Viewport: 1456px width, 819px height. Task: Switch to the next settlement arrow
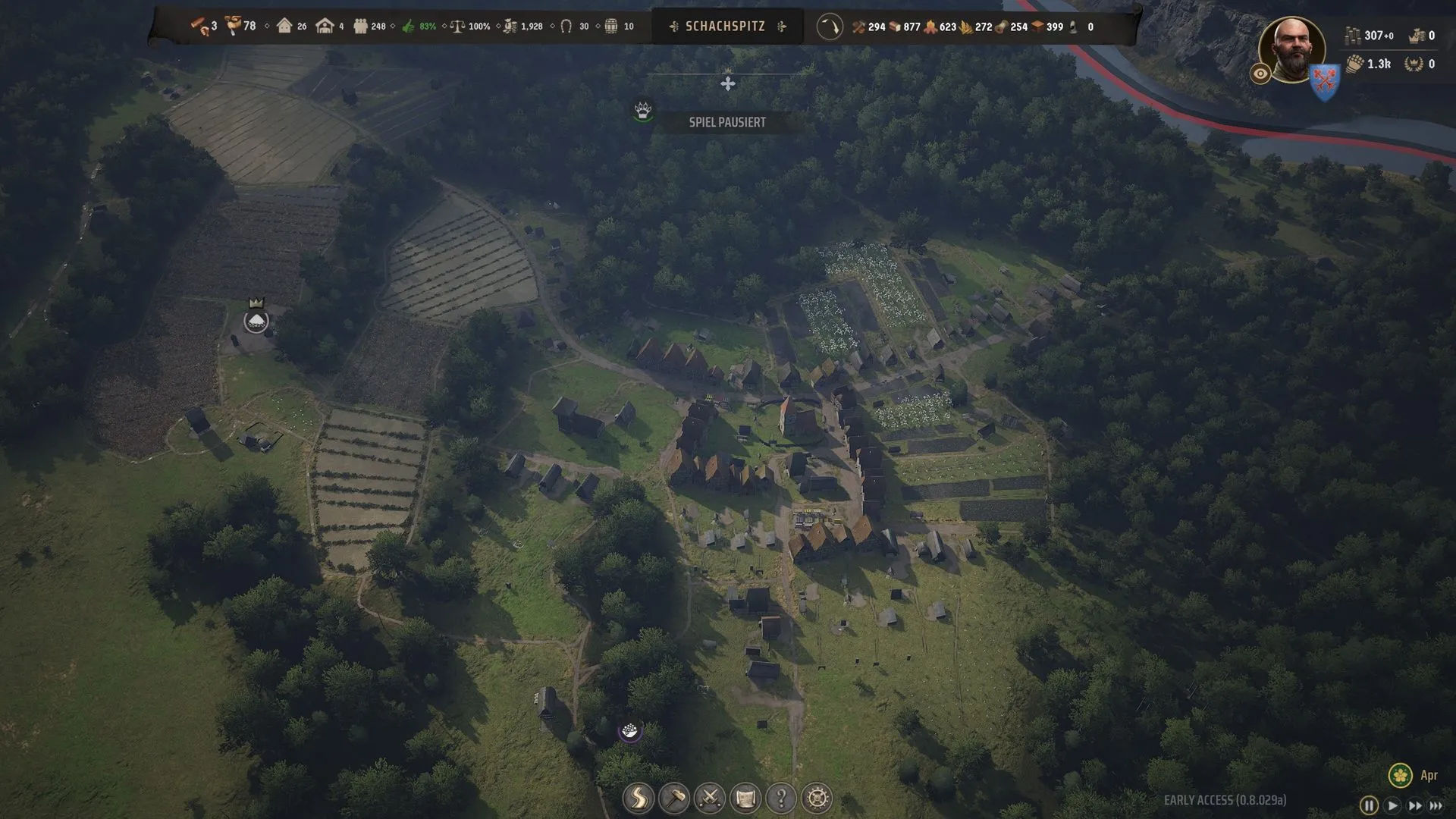pos(782,27)
